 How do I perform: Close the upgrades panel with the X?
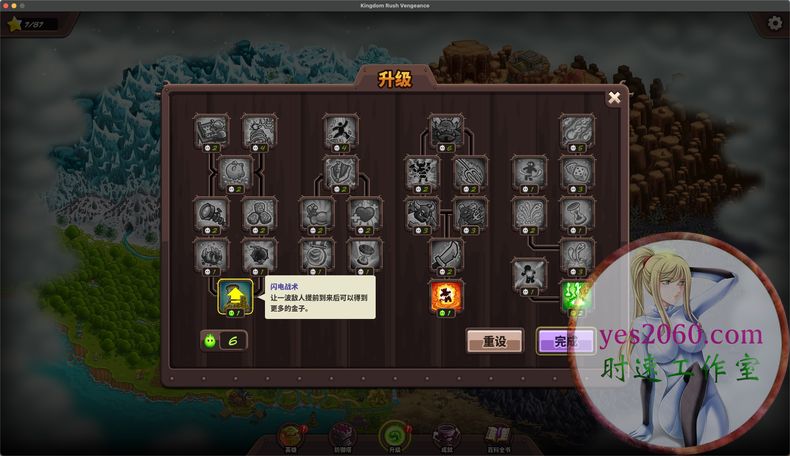pos(614,97)
